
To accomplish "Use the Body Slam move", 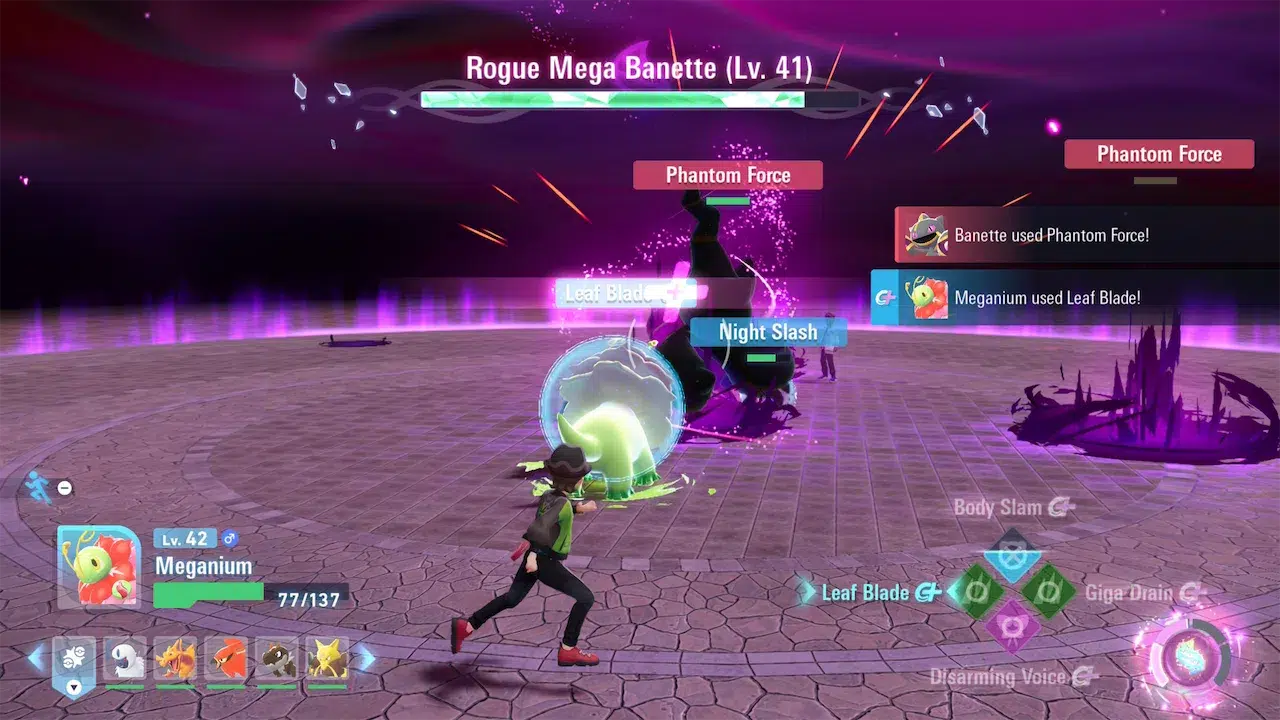I will [x=1012, y=556].
